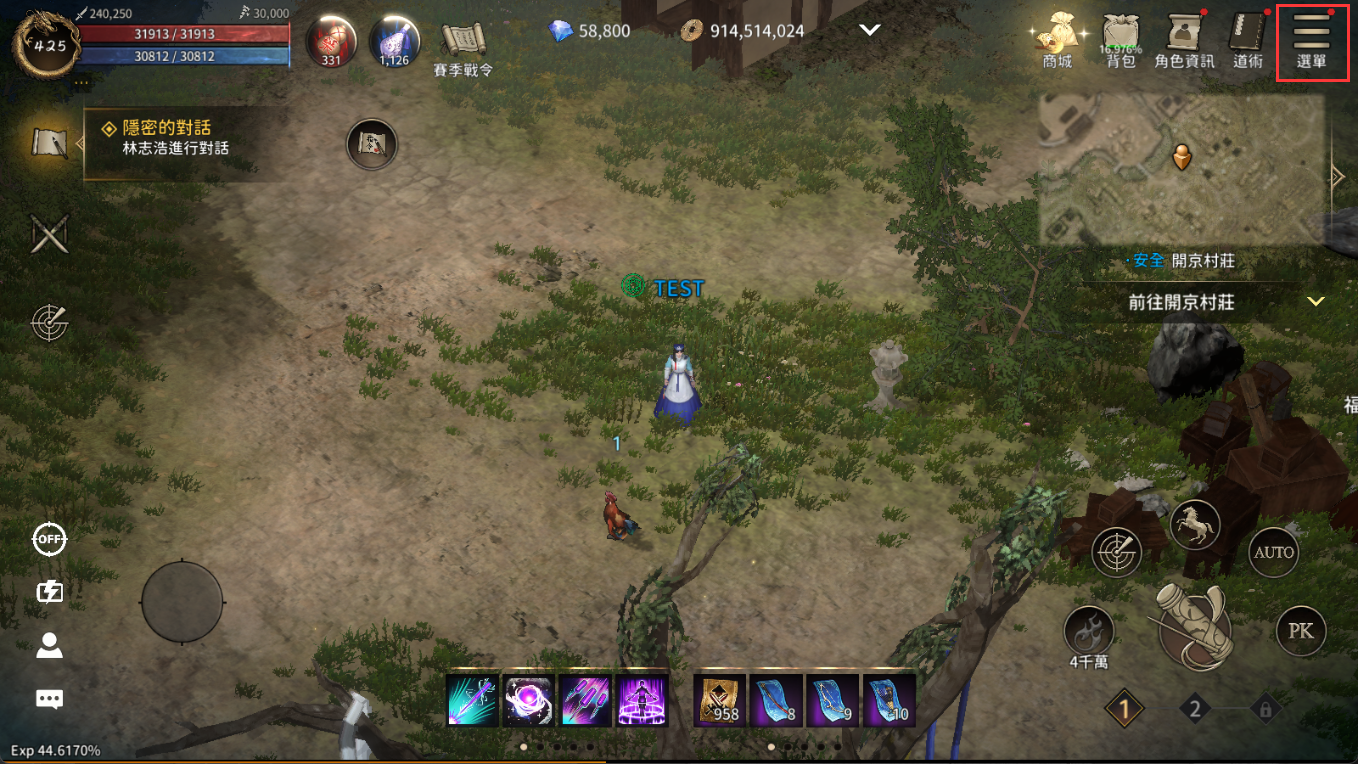Open the 道術 skill book

pyautogui.click(x=1247, y=38)
